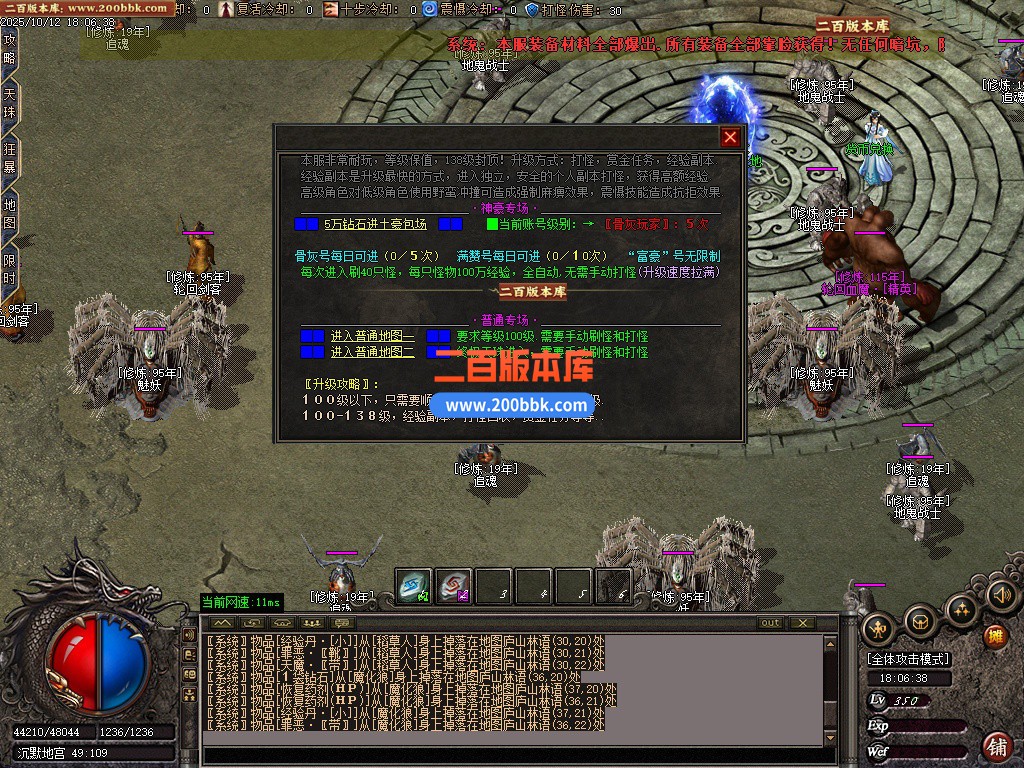The width and height of the screenshot is (1024, 768).
Task: Open the 铺 shop button
Action: point(996,746)
